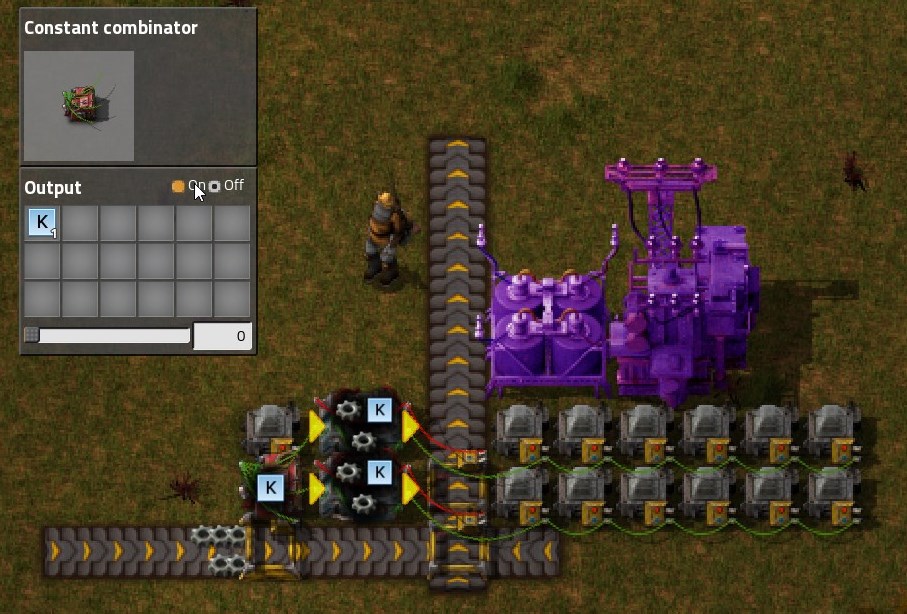Click the constant combinator preview image
This screenshot has height=614, width=907.
pos(79,105)
